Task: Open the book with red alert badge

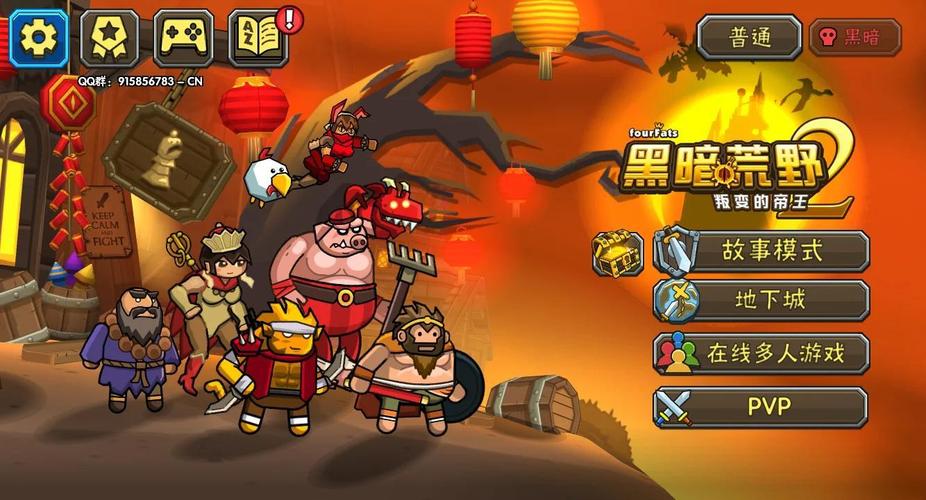Action: click(258, 38)
